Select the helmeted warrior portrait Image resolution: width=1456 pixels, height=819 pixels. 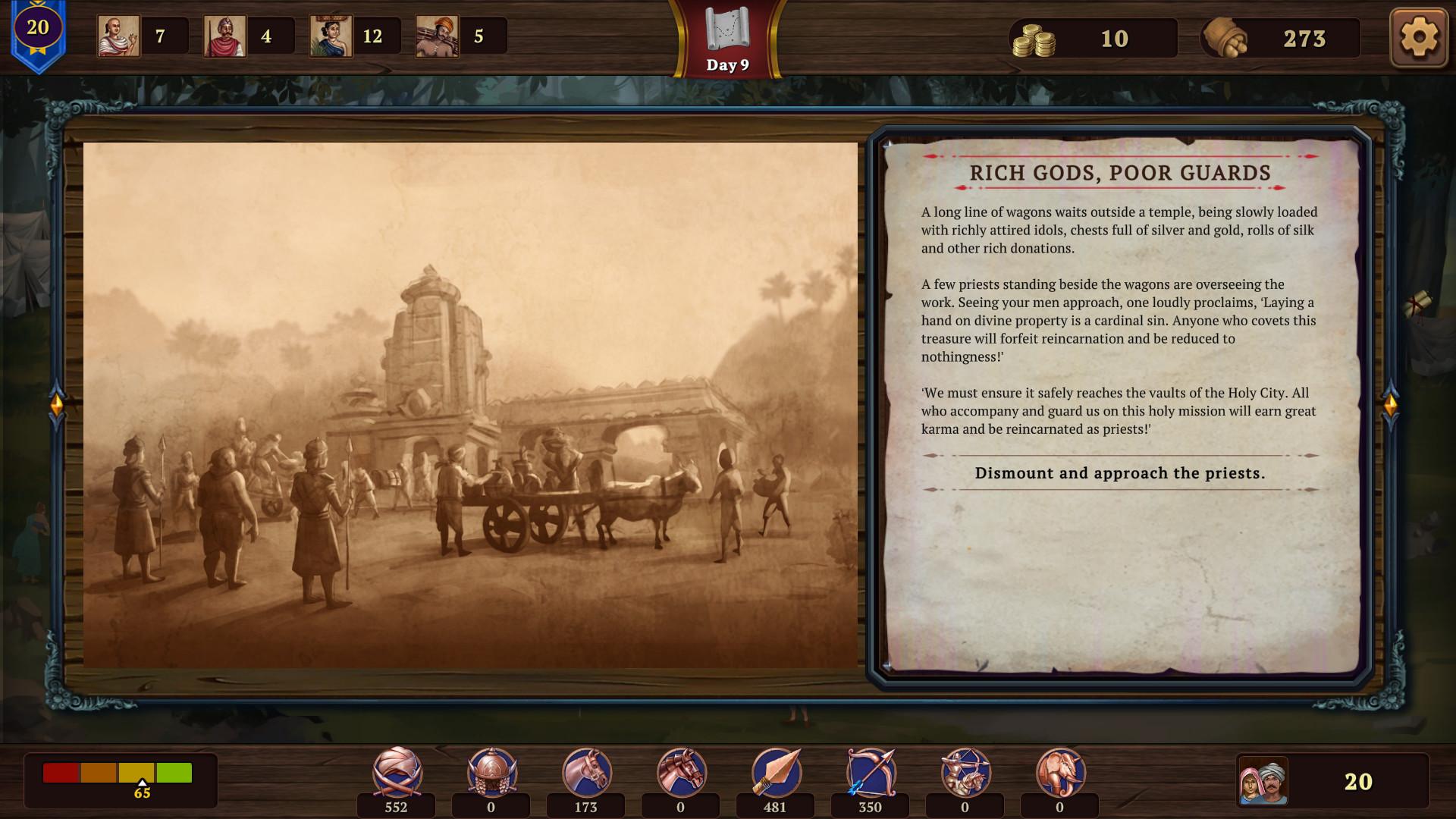pyautogui.click(x=224, y=36)
